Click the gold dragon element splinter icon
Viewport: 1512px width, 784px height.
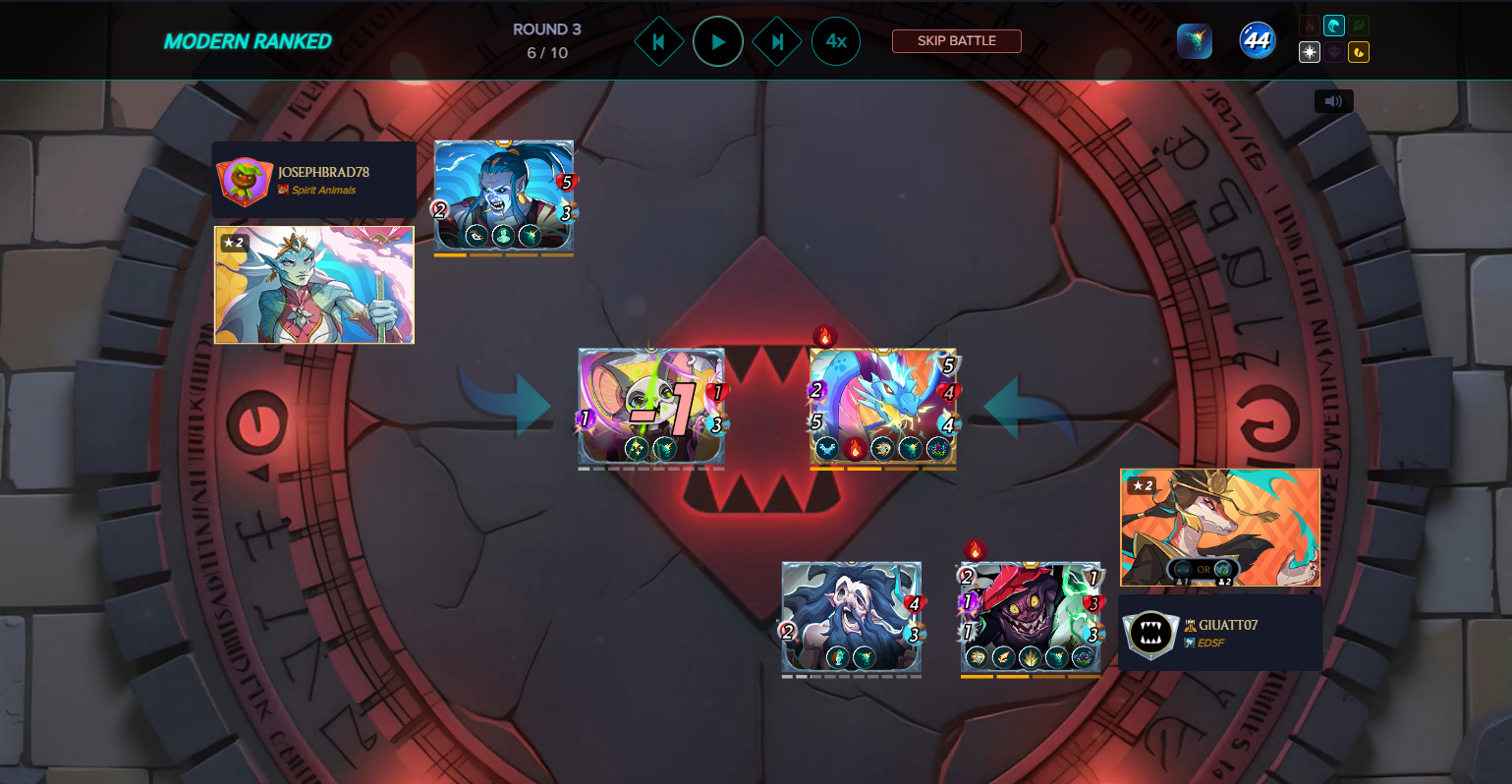point(1359,52)
